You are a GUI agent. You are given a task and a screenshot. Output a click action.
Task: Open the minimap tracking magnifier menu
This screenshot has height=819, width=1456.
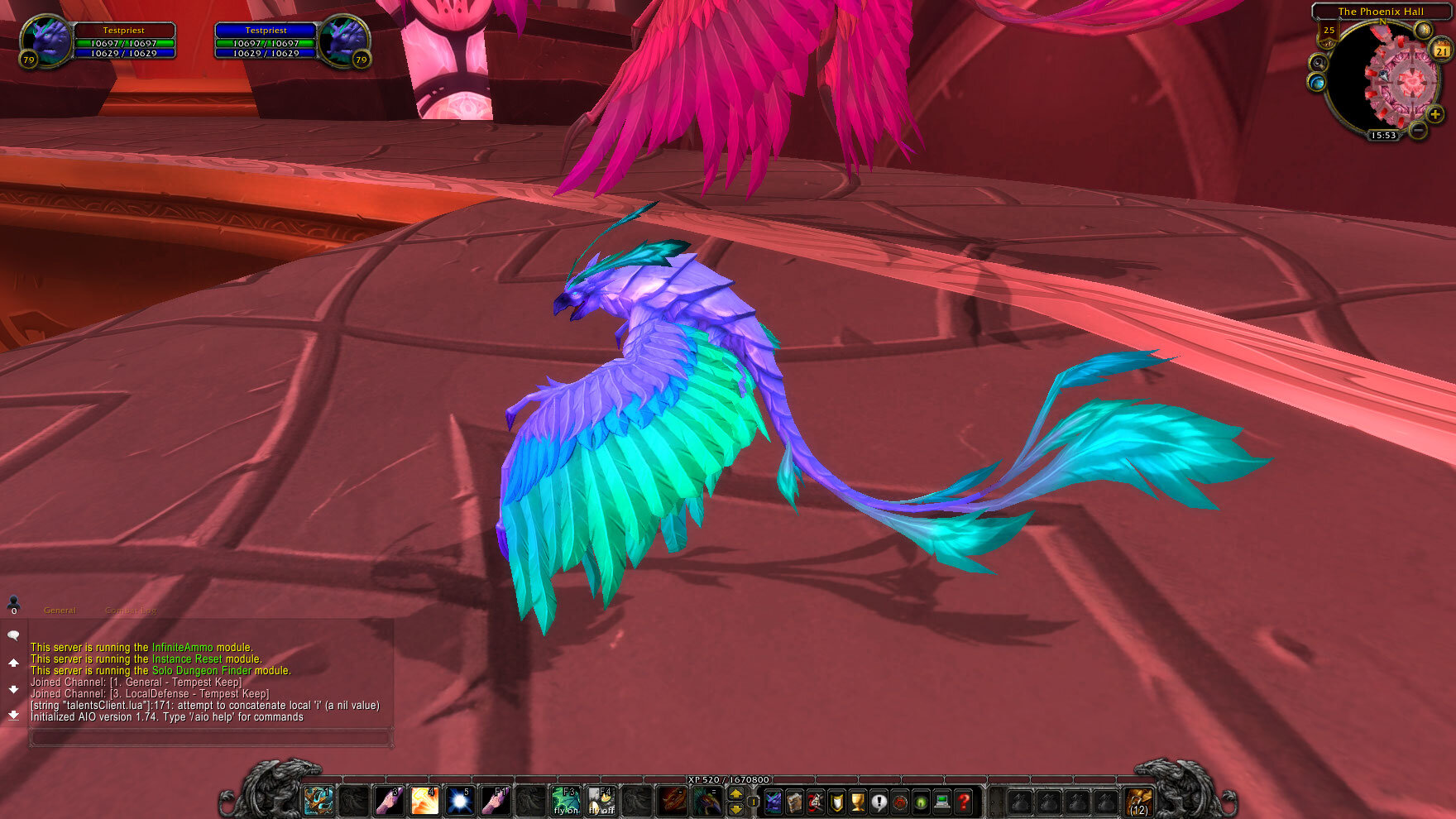click(x=1318, y=63)
